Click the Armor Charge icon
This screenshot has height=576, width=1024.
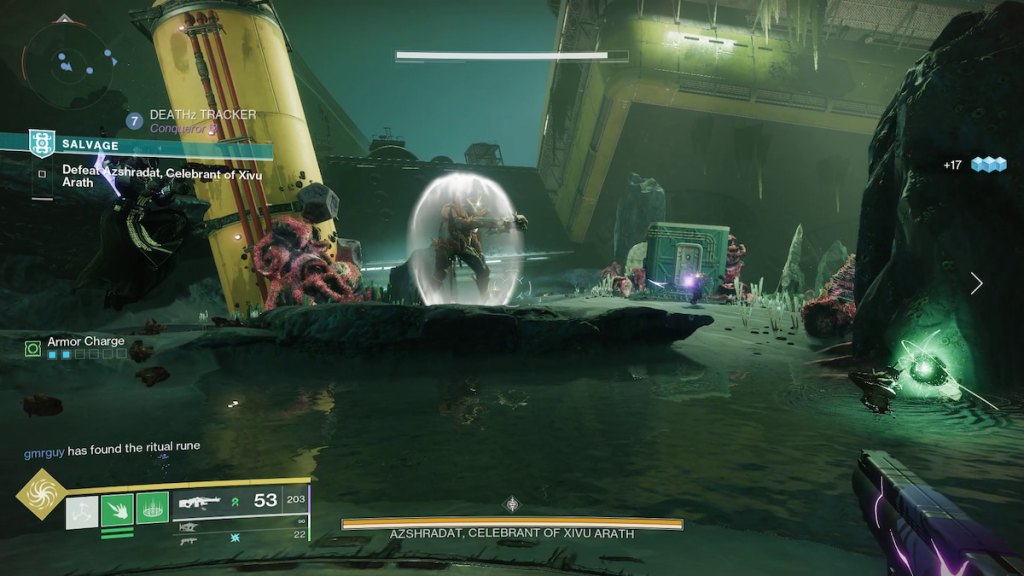[x=32, y=347]
